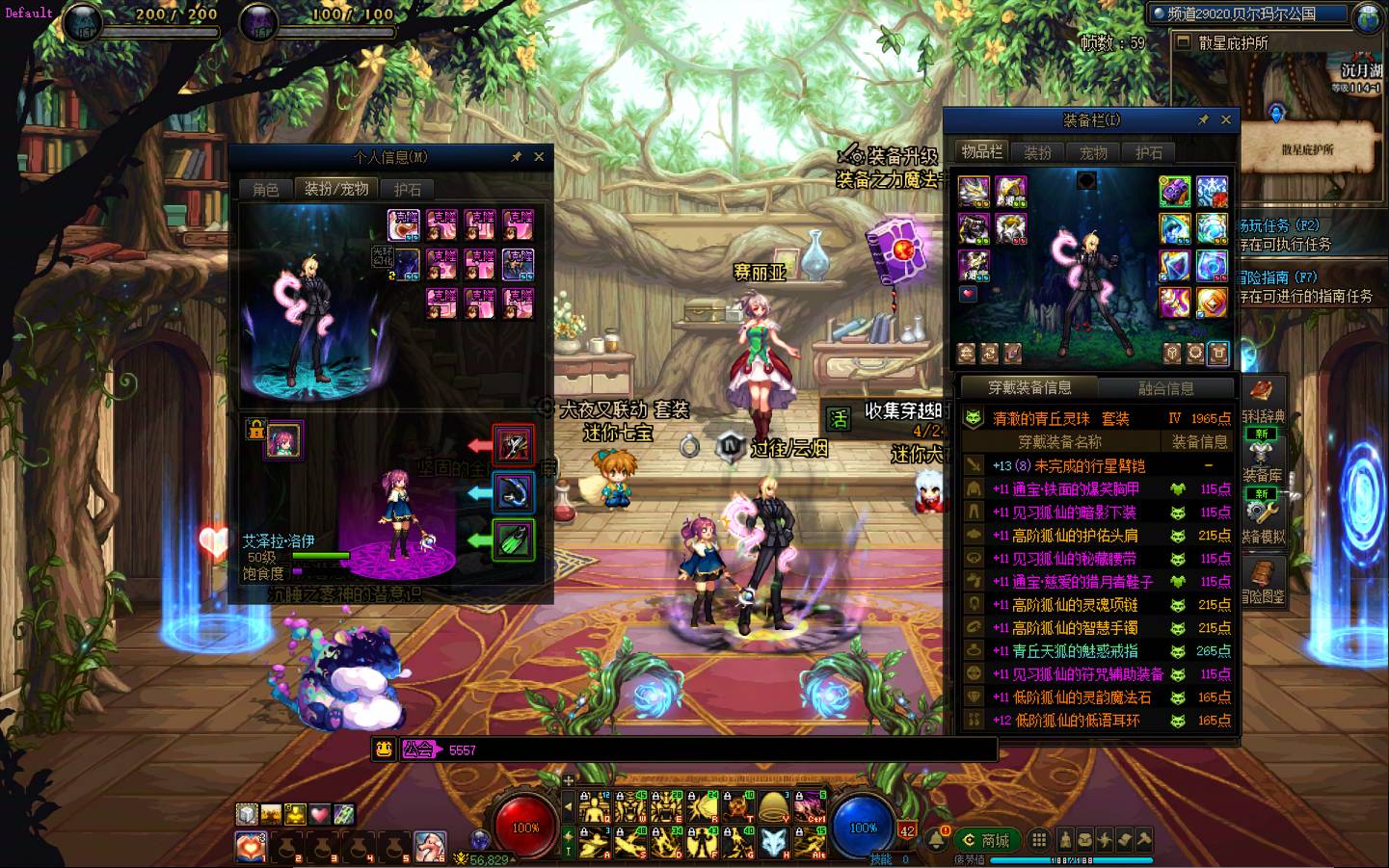Switch to the 角色 tab
The image size is (1389, 868).
[x=265, y=189]
